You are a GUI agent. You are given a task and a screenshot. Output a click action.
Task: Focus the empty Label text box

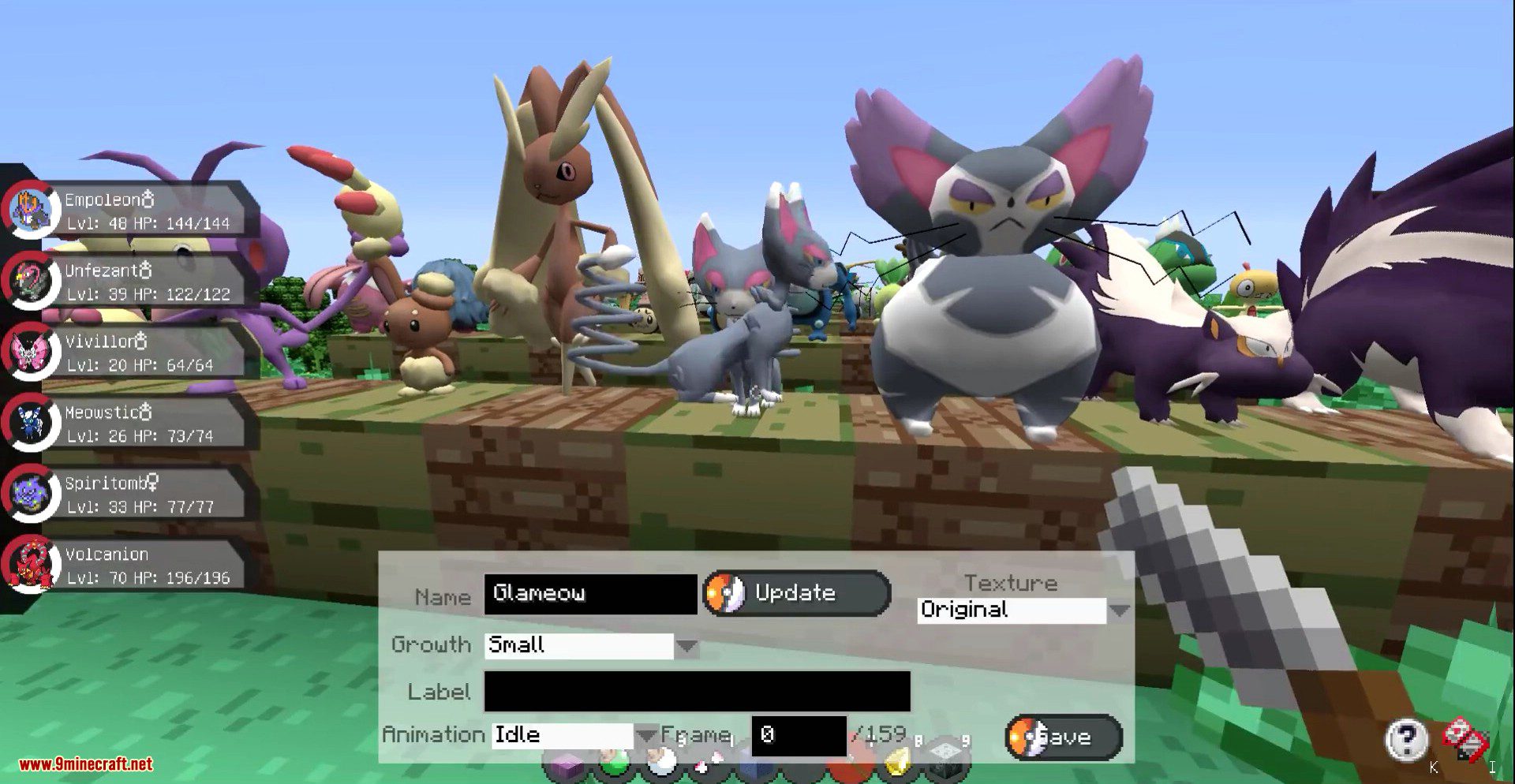click(697, 692)
